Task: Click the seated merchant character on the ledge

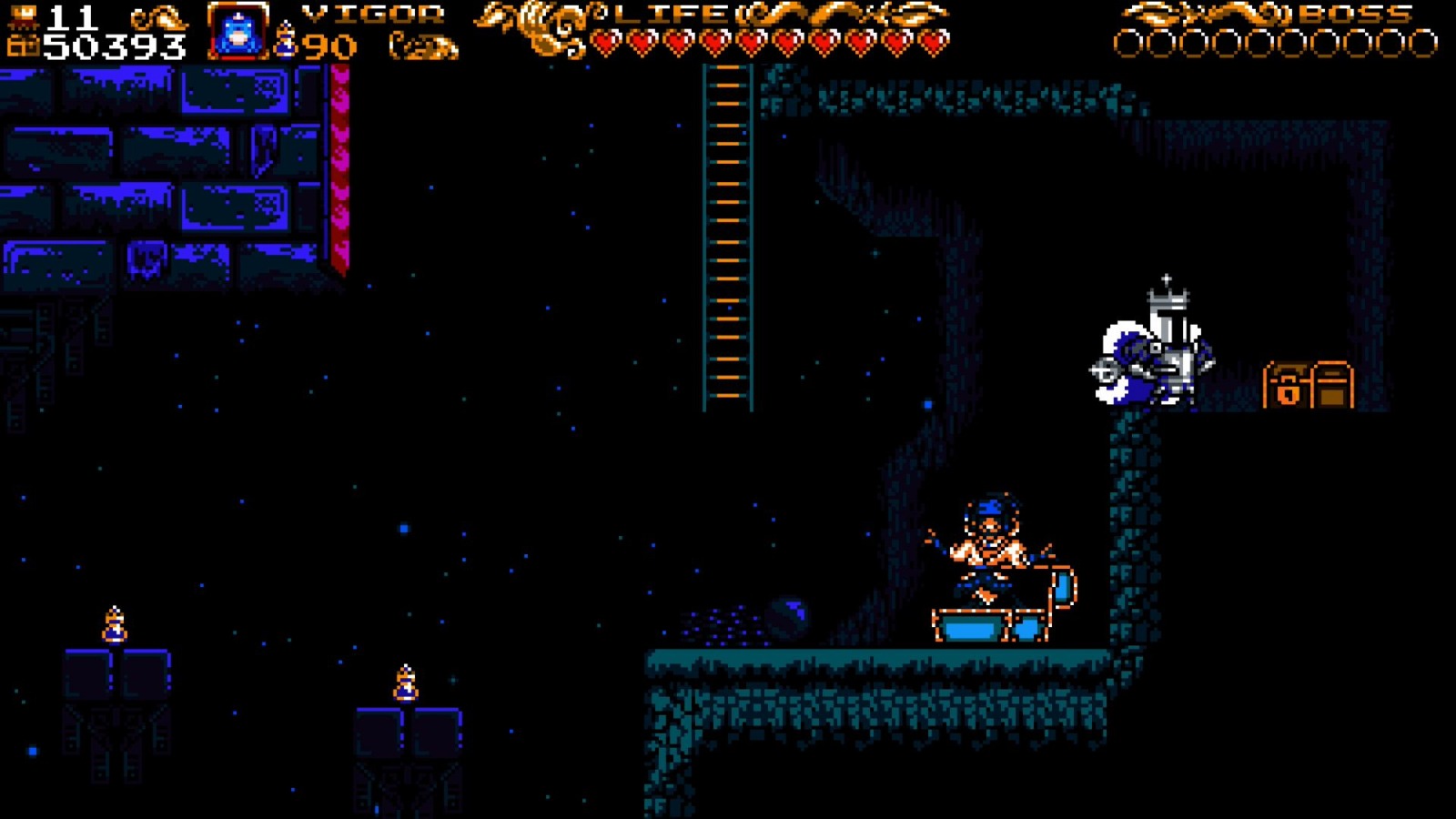Action: pos(987,546)
